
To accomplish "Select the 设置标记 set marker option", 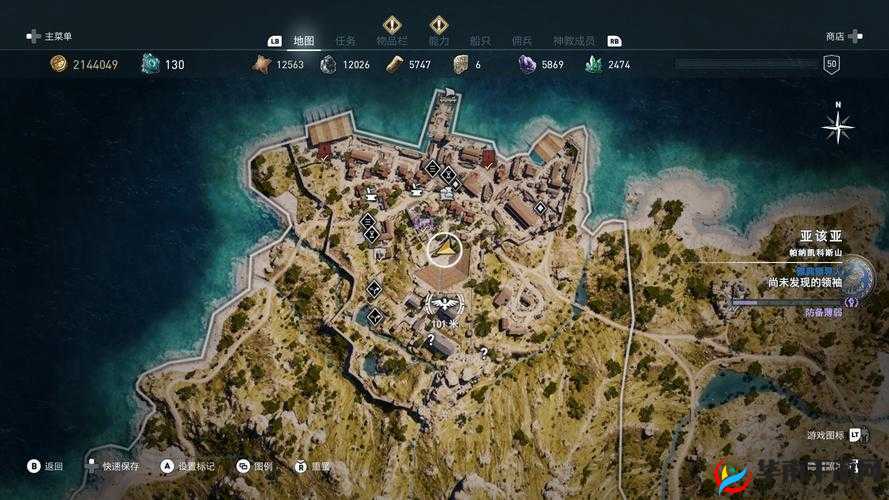I will pyautogui.click(x=190, y=466).
